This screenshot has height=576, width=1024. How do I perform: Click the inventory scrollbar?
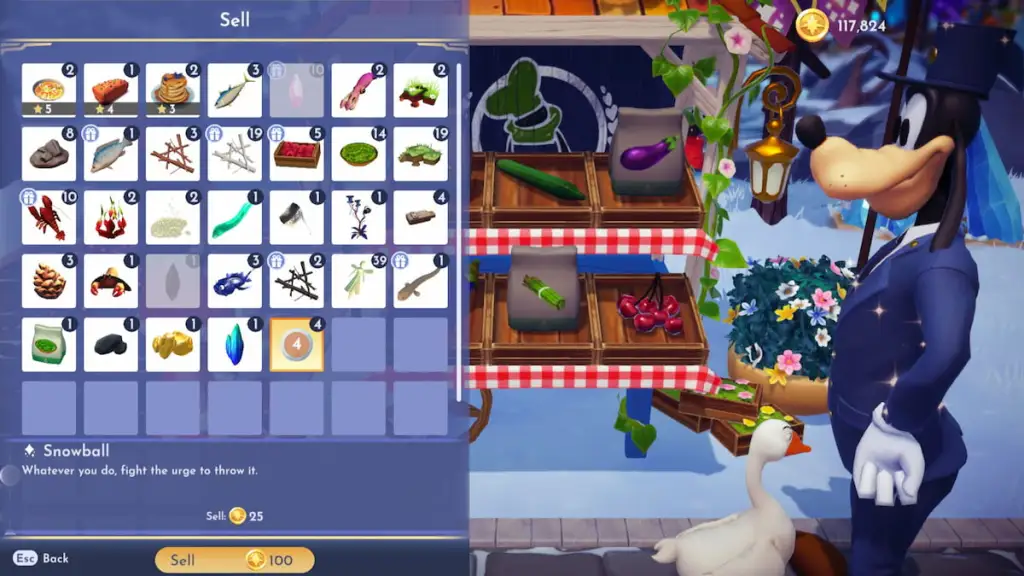click(459, 230)
